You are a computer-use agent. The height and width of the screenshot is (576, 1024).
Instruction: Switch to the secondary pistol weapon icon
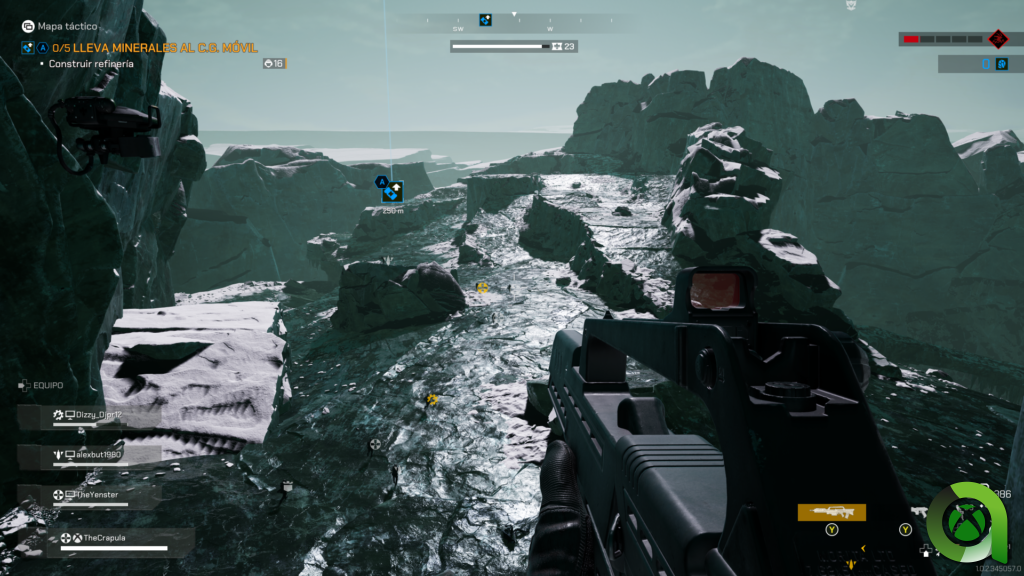coord(919,512)
